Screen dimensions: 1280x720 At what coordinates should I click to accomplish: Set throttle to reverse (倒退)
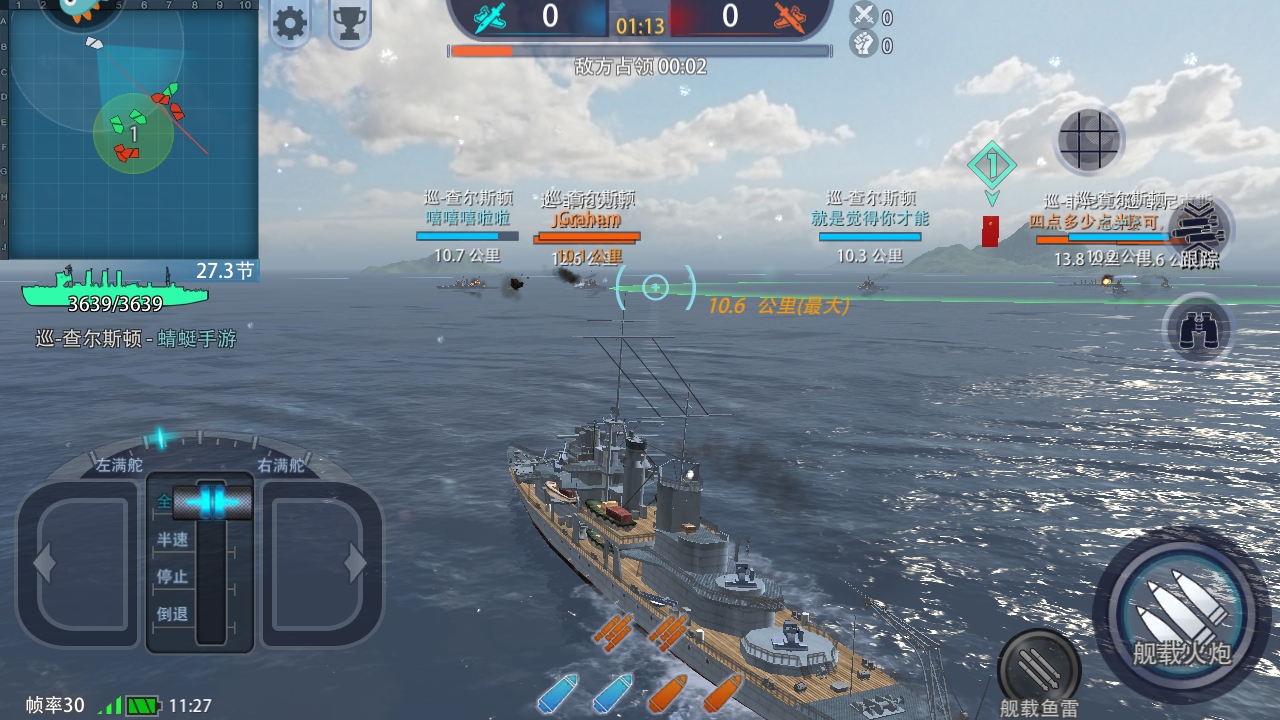pyautogui.click(x=173, y=615)
